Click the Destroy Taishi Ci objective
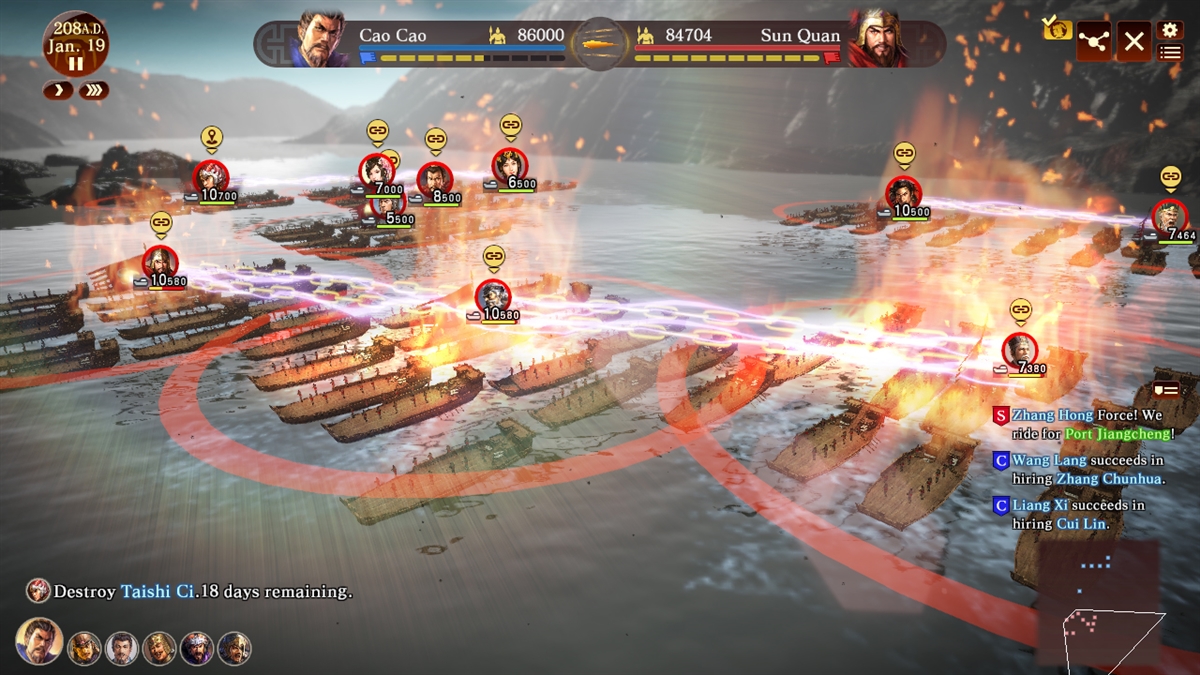Image resolution: width=1200 pixels, height=675 pixels. pyautogui.click(x=190, y=591)
